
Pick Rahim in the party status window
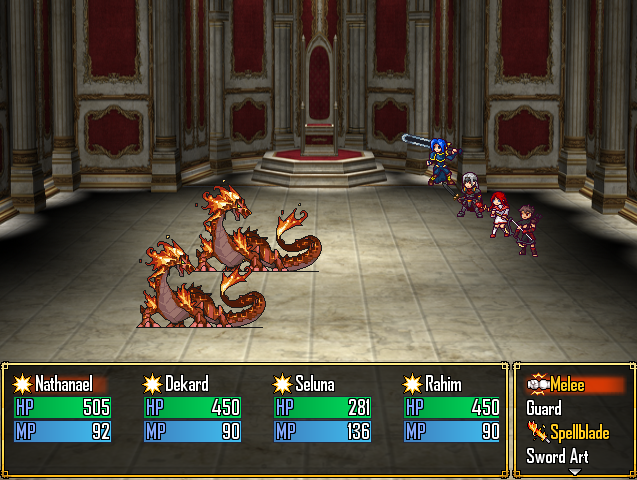[451, 408]
